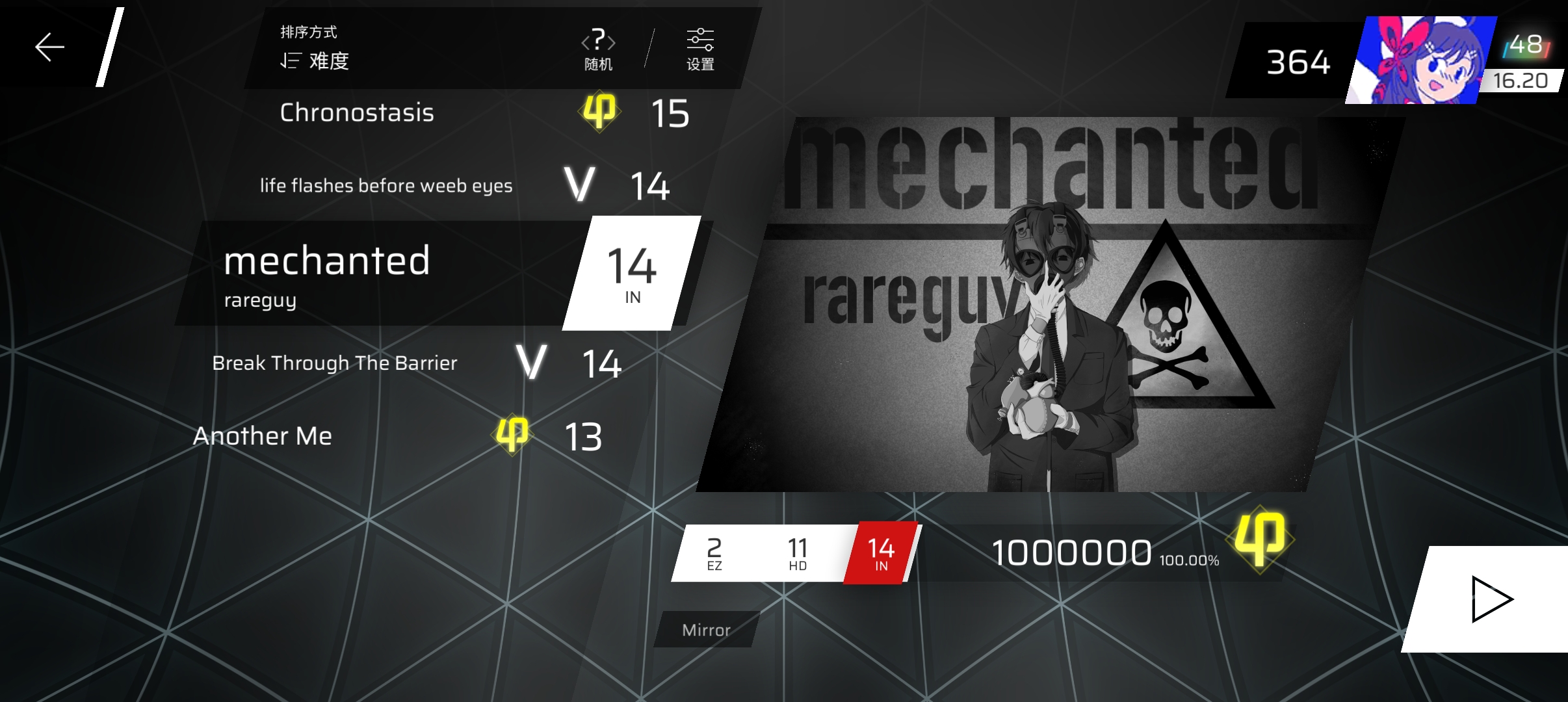Tap the random song selection icon
Viewport: 1568px width, 702px height.
tap(597, 49)
